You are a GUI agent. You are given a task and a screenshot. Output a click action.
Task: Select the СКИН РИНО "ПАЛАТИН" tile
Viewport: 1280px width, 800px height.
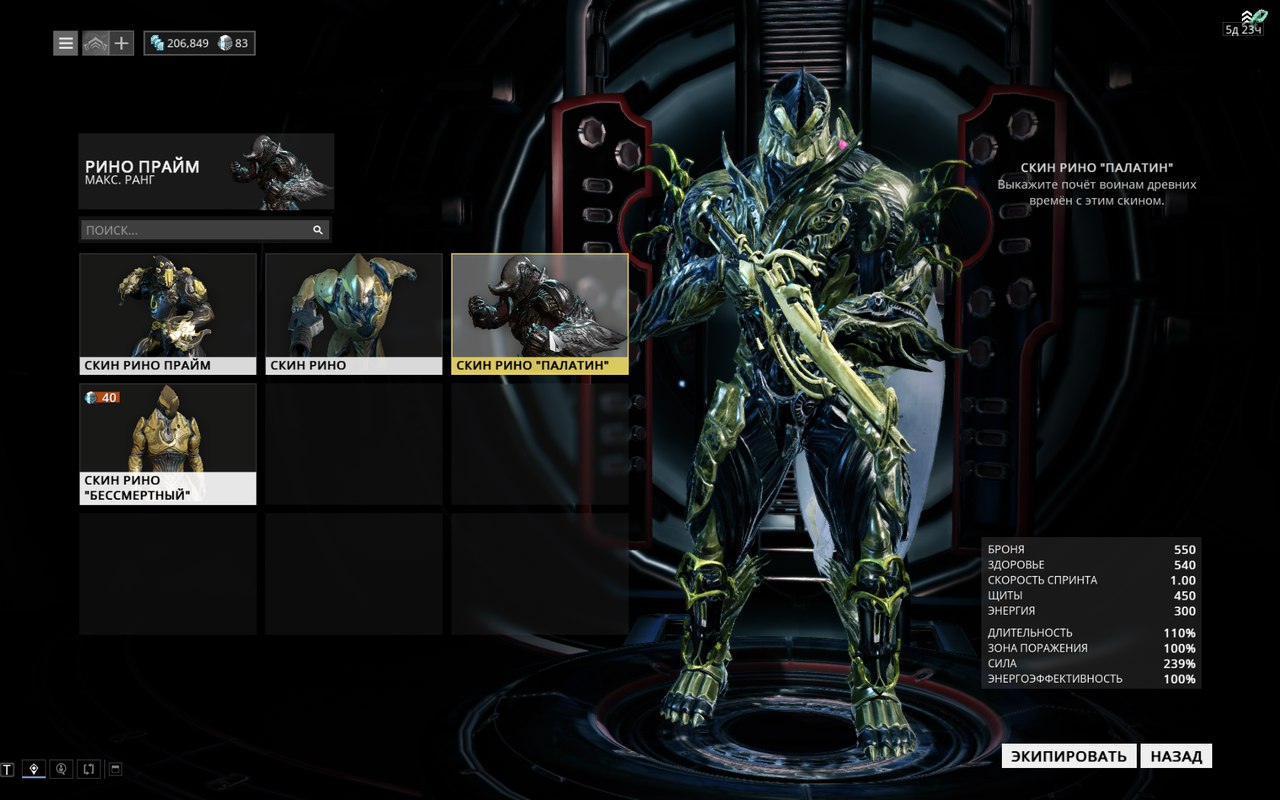540,314
